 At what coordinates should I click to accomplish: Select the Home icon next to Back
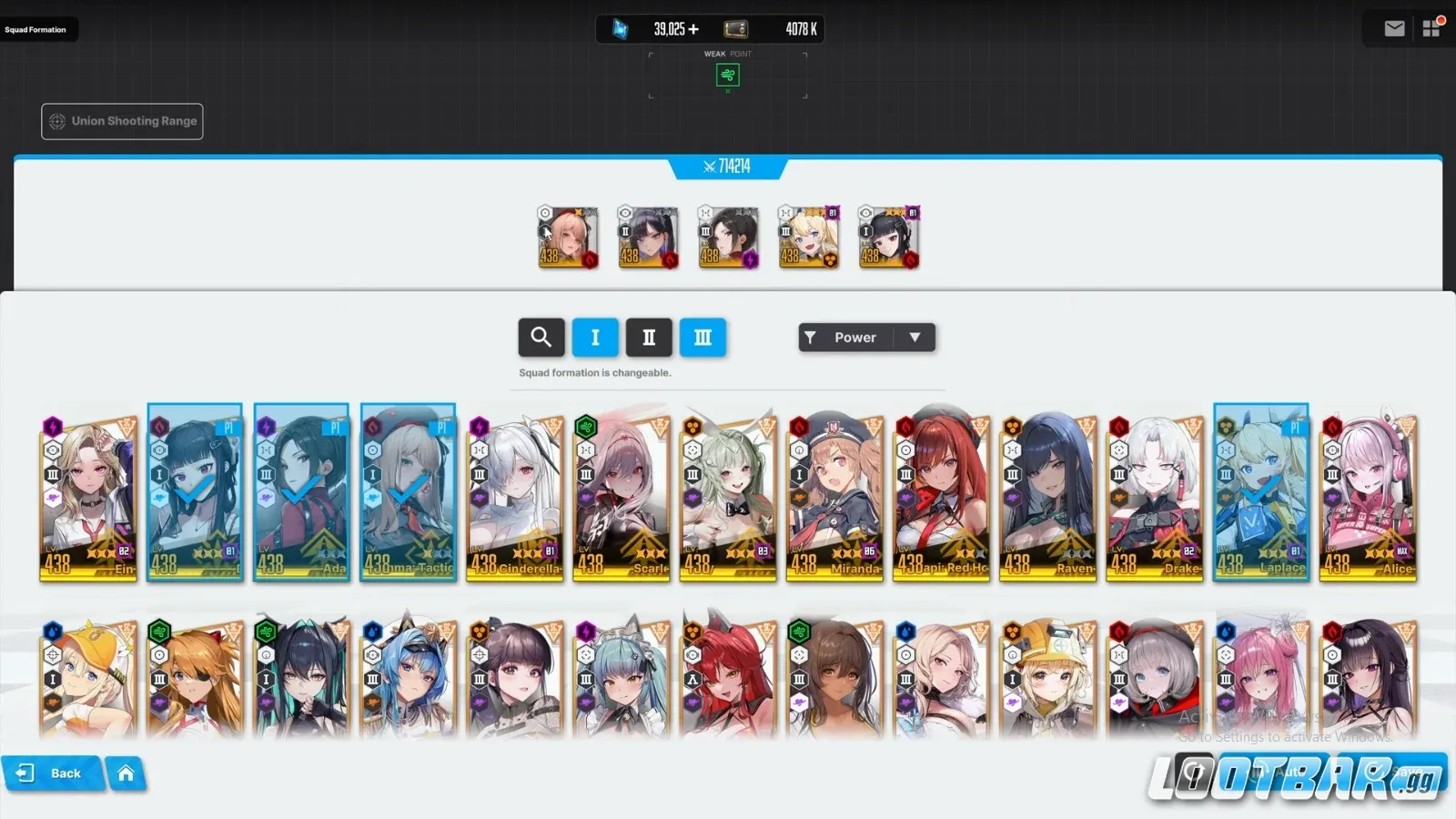[x=126, y=773]
